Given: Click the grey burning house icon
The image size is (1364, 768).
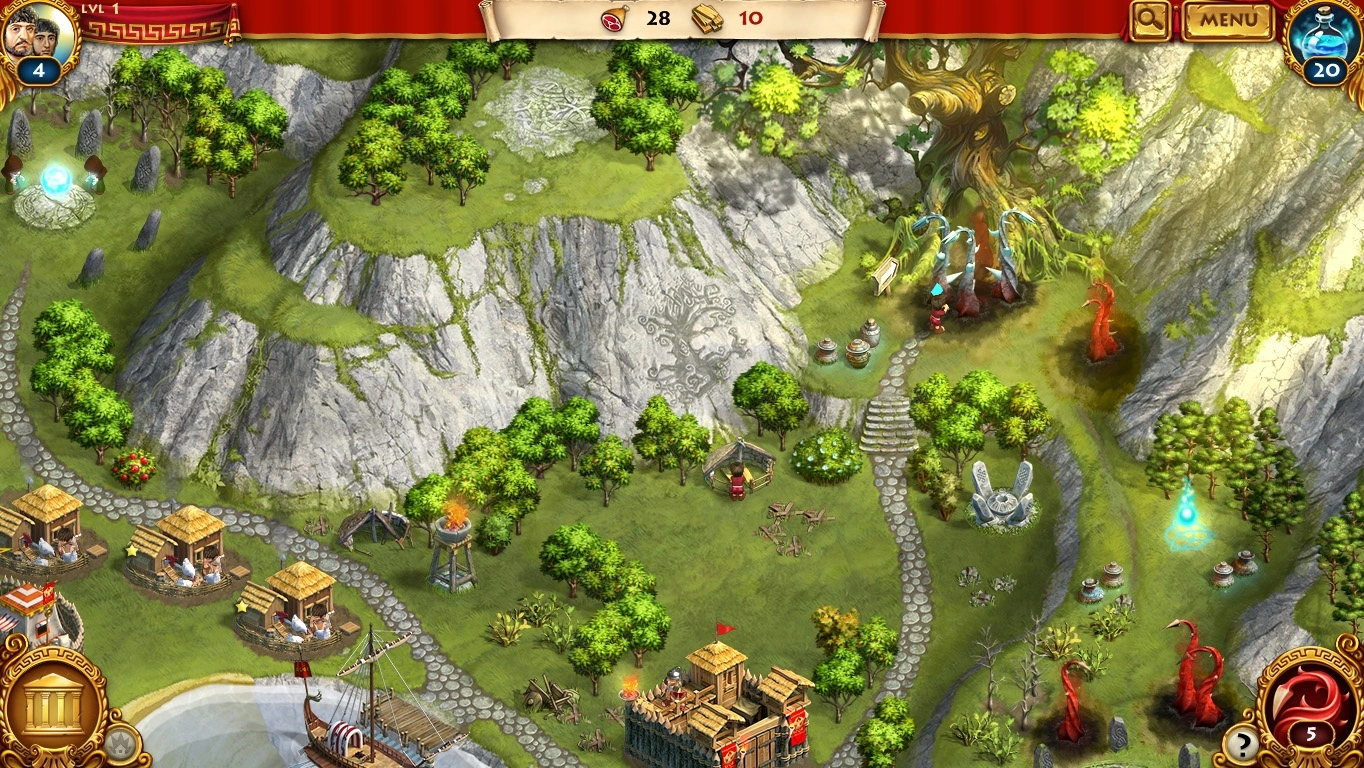Looking at the screenshot, I should coord(120,745).
